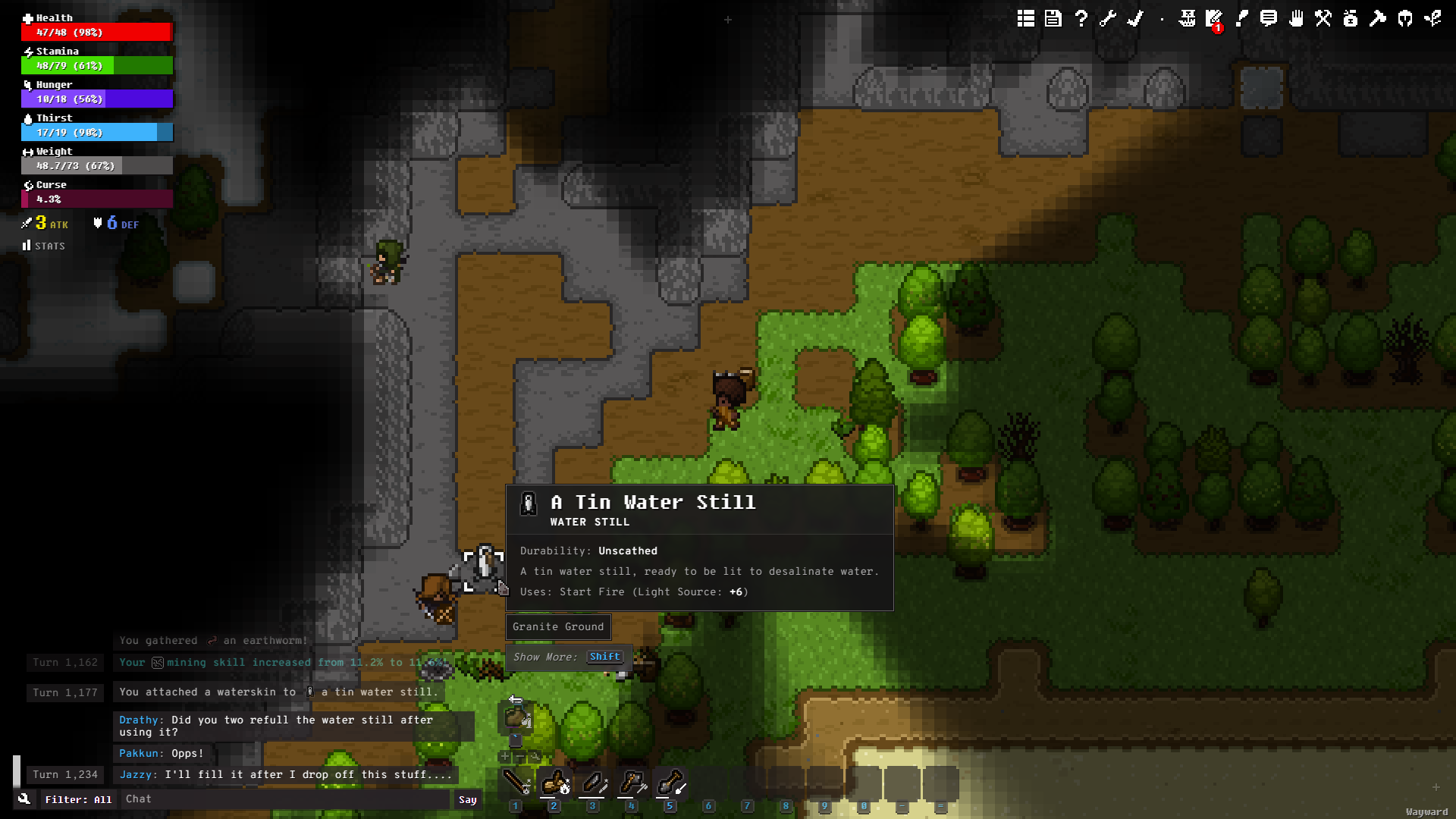Open the wrench options icon
This screenshot has height=819, width=1456.
[x=1108, y=18]
